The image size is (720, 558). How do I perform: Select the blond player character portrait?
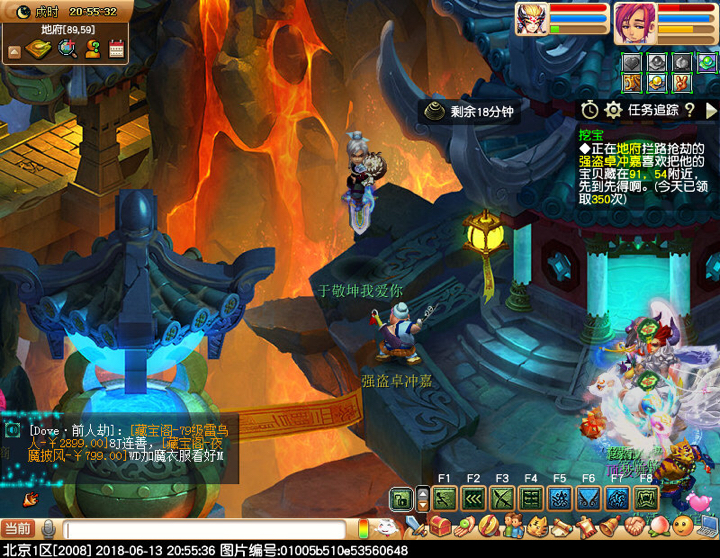[x=531, y=19]
